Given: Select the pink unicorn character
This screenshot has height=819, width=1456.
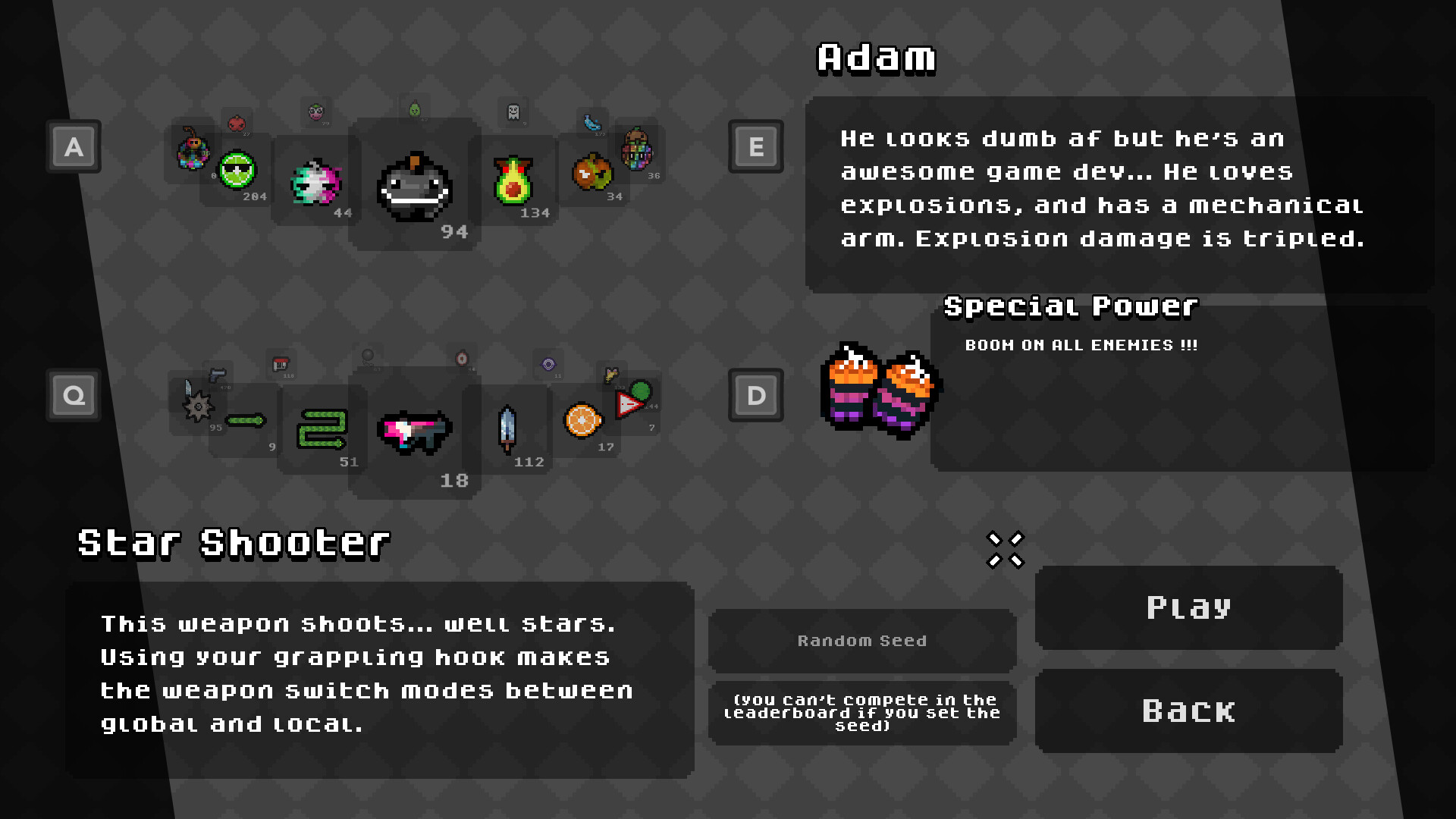Looking at the screenshot, I should 314,182.
